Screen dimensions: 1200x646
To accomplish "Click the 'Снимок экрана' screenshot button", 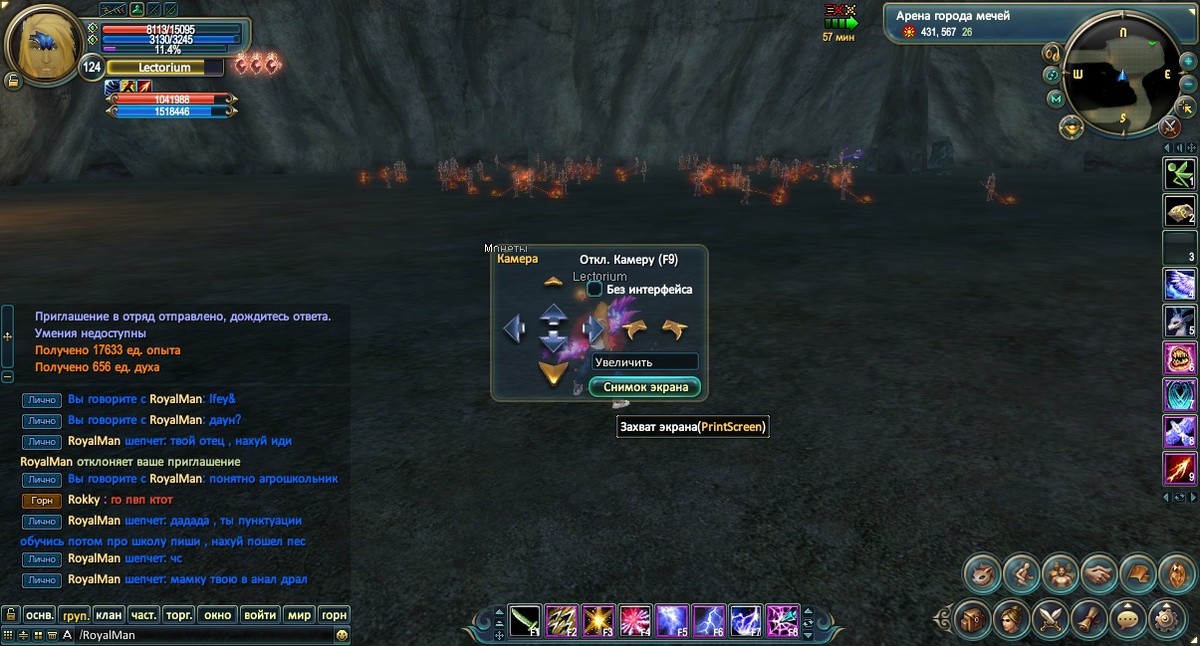I will [645, 387].
